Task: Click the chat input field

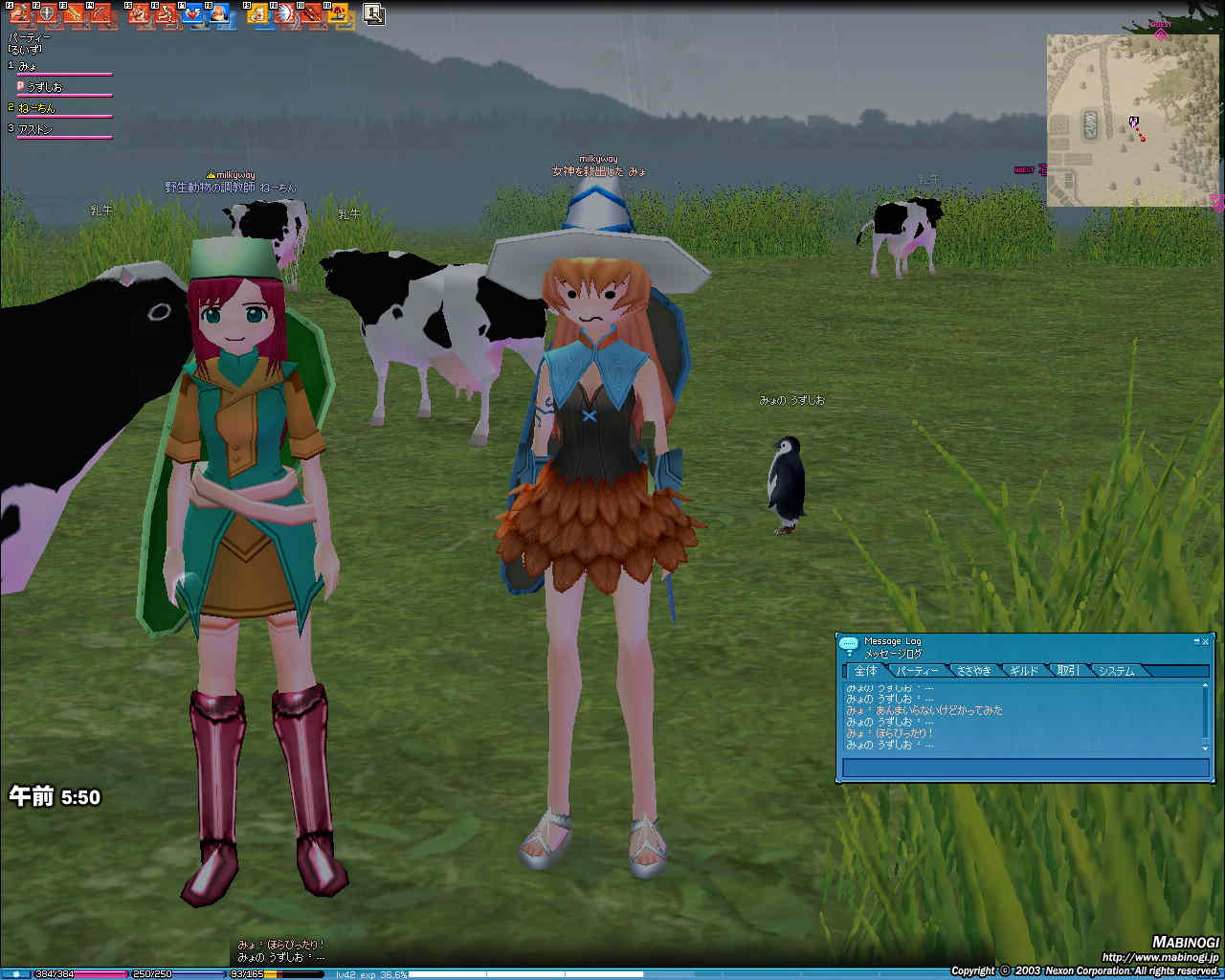Action: pos(1025,768)
